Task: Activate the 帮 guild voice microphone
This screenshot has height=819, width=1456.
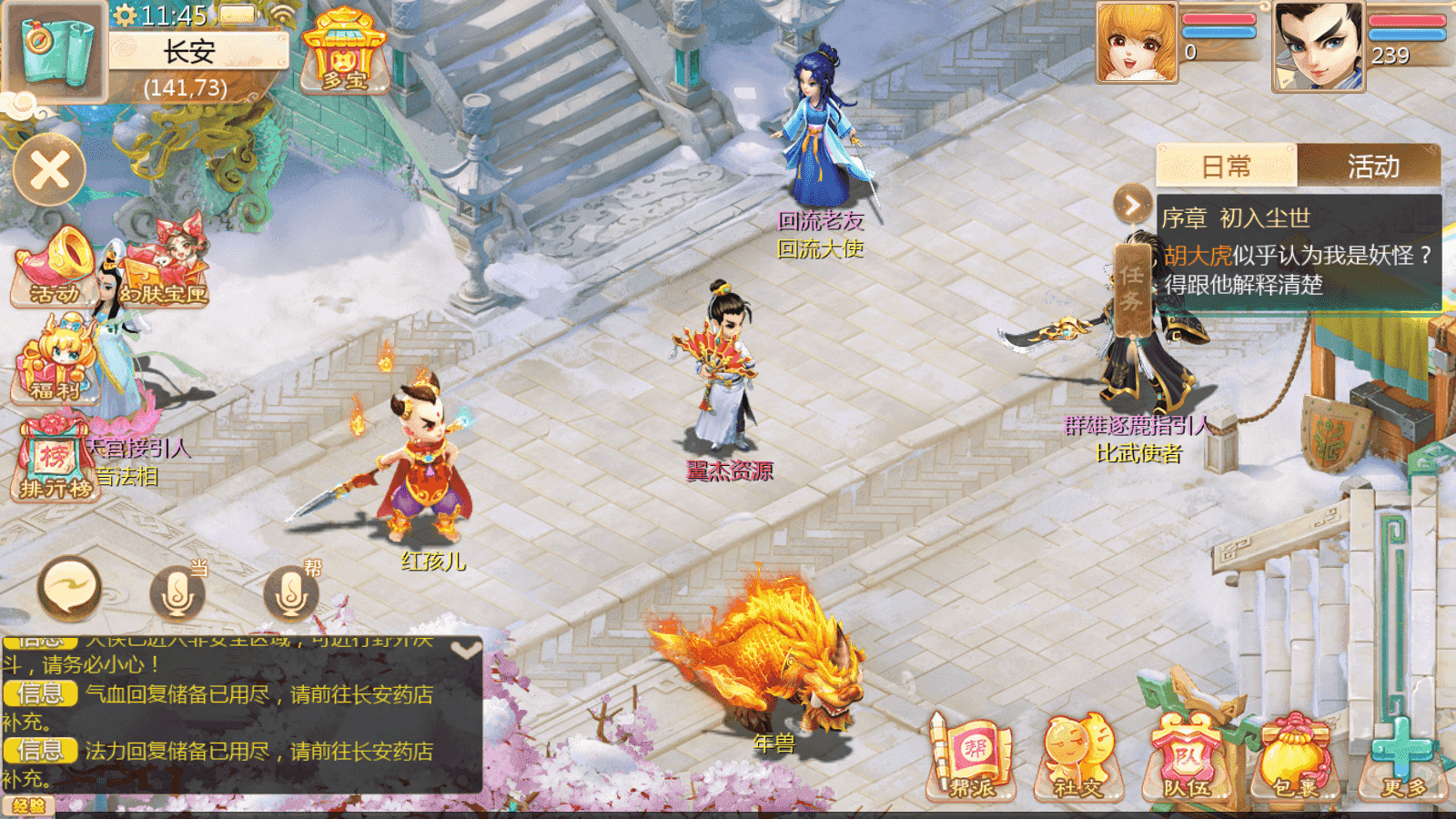Action: click(291, 593)
